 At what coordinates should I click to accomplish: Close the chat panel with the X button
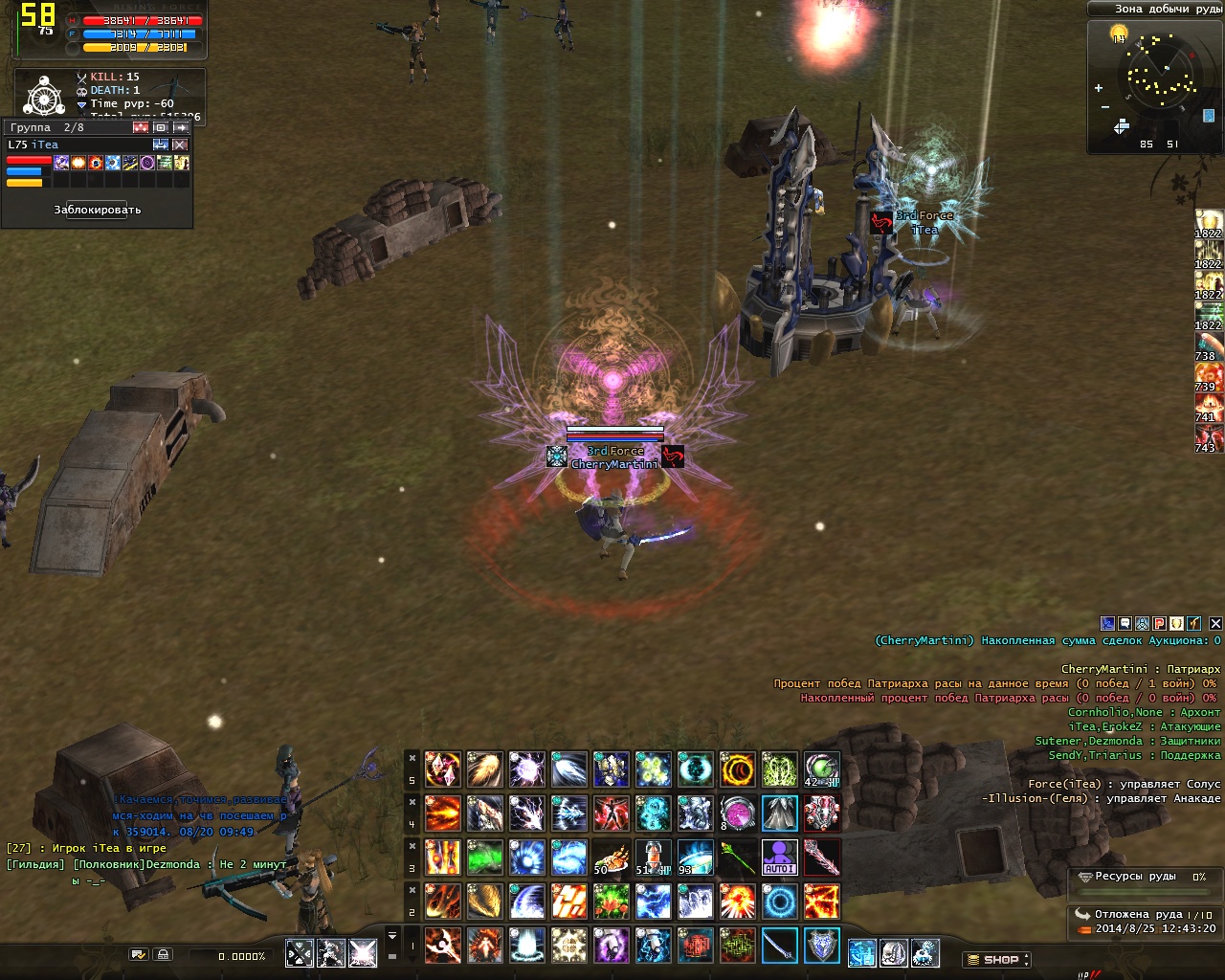click(1215, 623)
